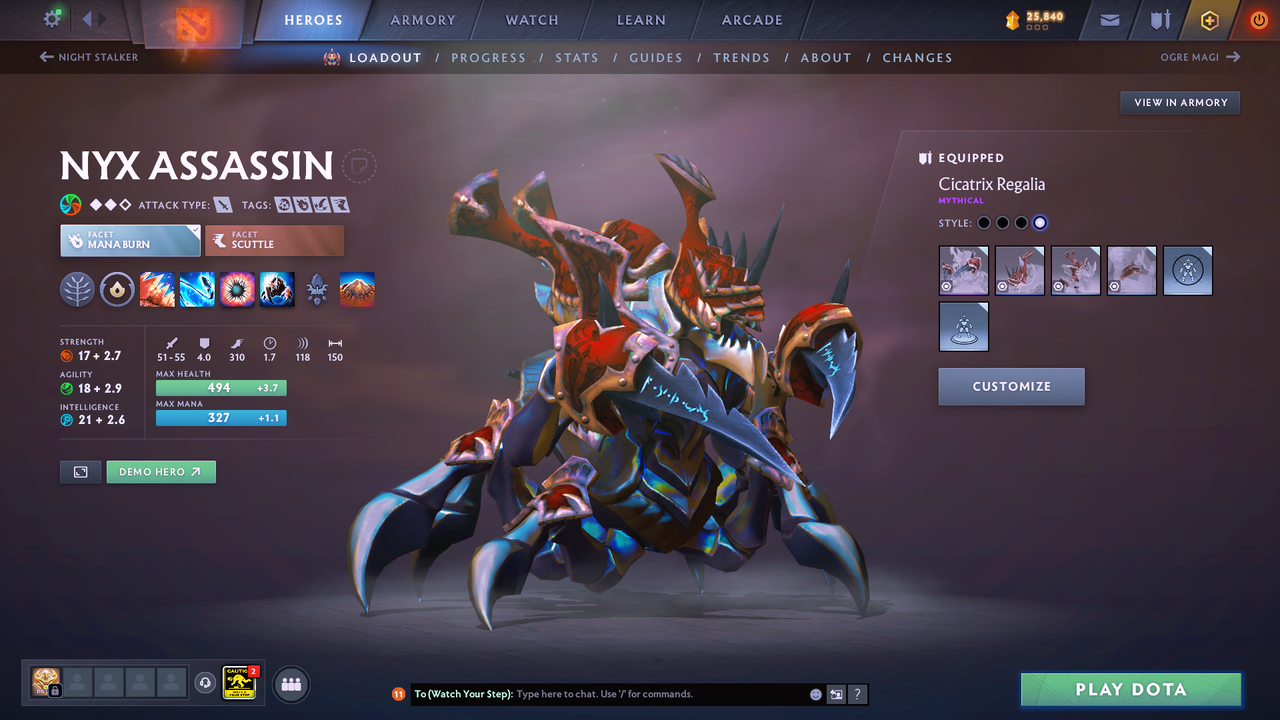Open the ARCADE menu
Screen dimensions: 1280x720
(751, 19)
